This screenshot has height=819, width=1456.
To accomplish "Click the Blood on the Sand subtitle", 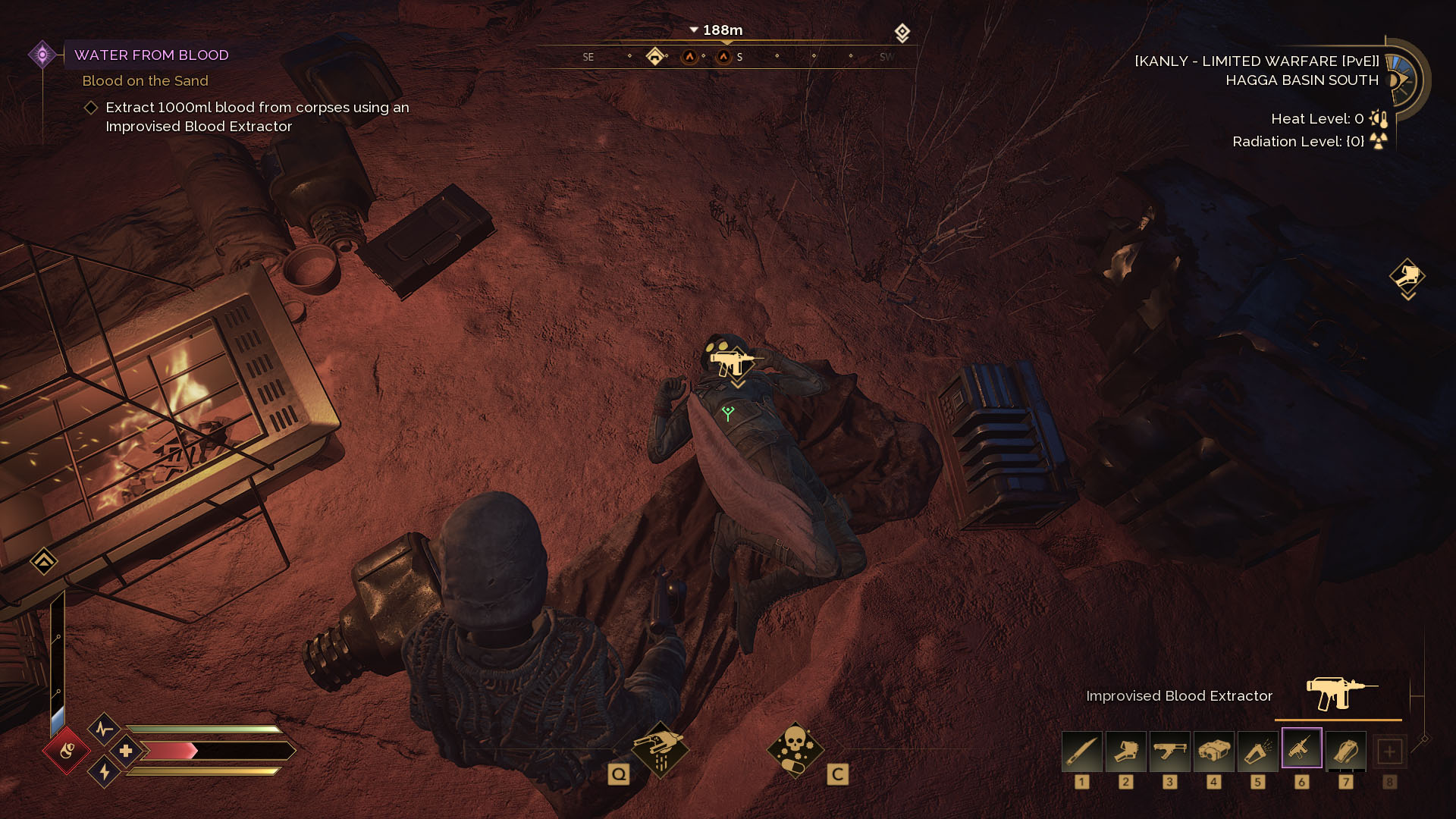I will 145,80.
